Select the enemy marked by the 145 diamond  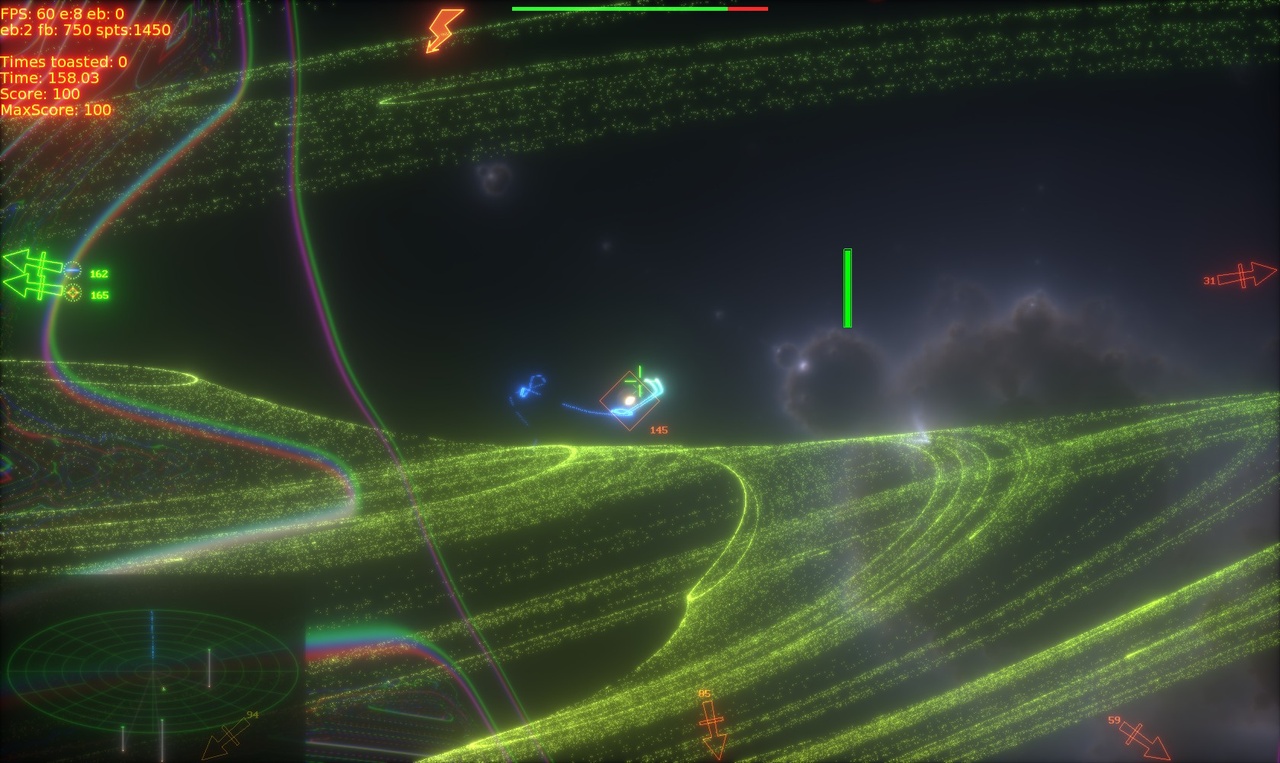coord(630,403)
